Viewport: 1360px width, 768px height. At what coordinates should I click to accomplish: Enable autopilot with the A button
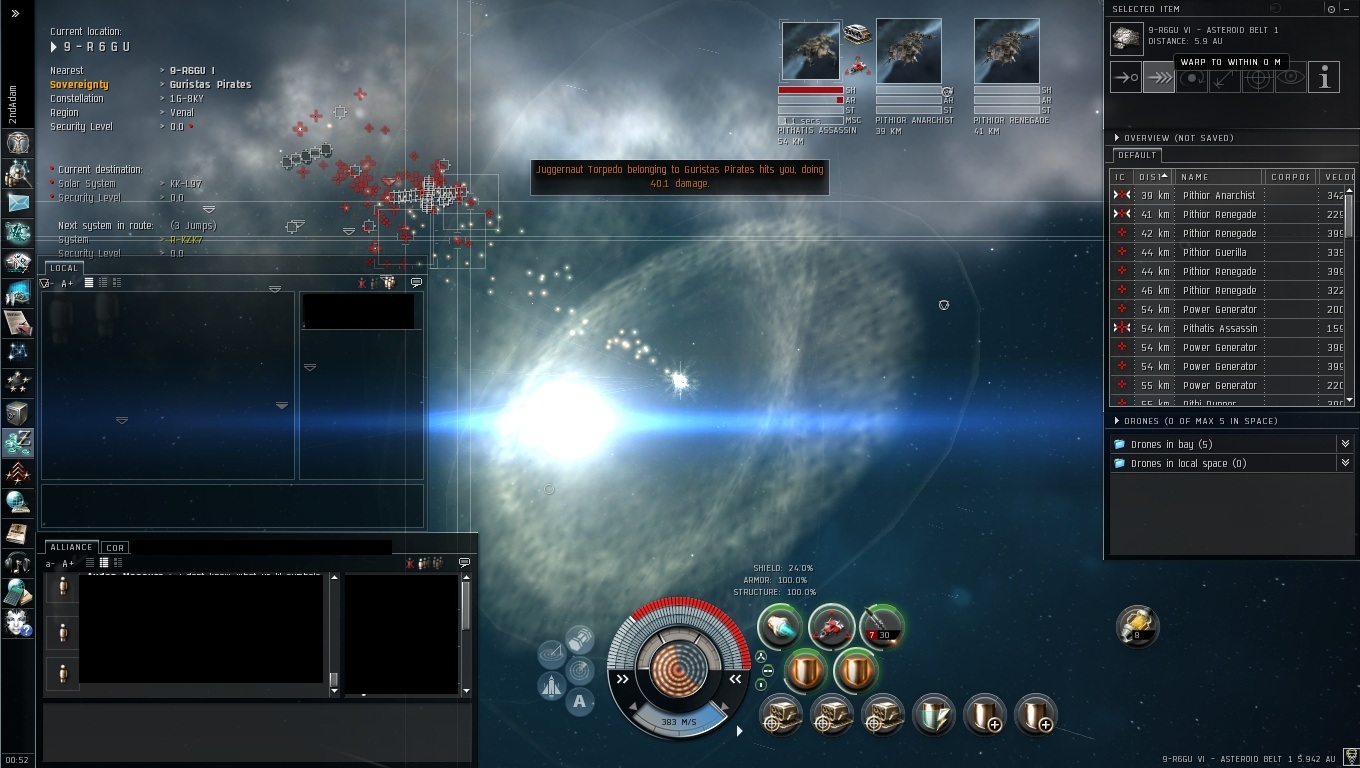(579, 702)
